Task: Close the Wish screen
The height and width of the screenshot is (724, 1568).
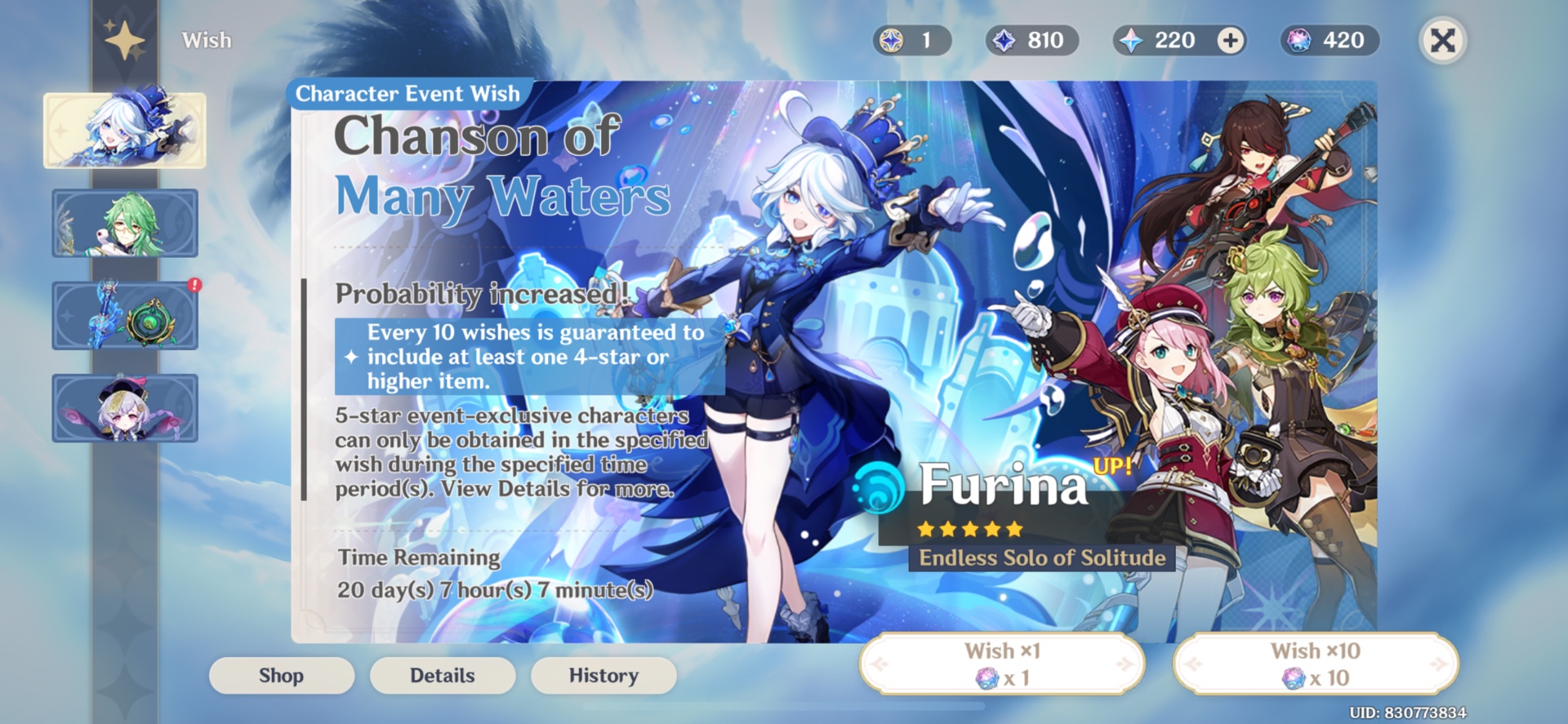Action: [1441, 40]
